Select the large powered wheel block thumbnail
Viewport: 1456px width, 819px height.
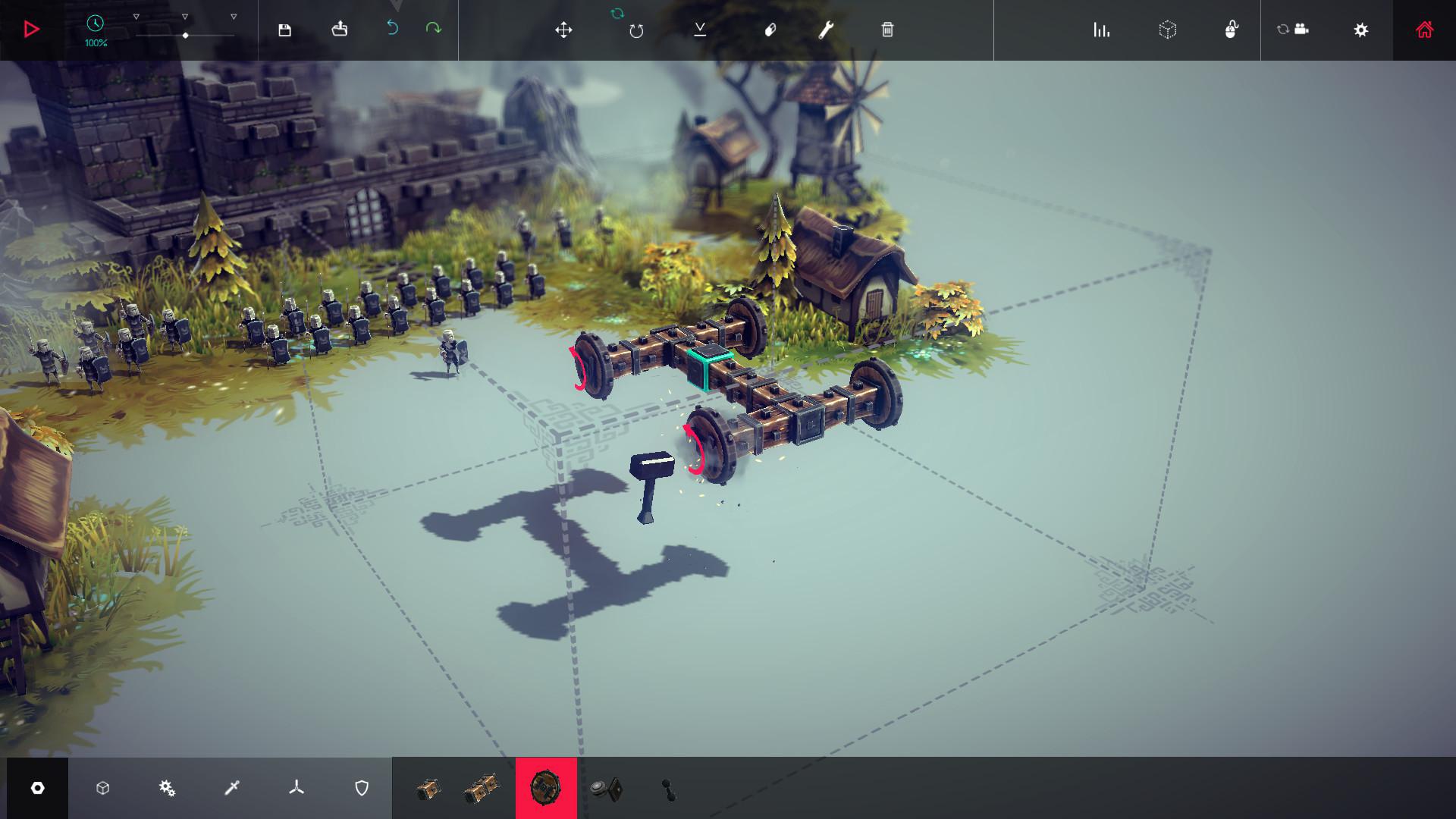[547, 789]
